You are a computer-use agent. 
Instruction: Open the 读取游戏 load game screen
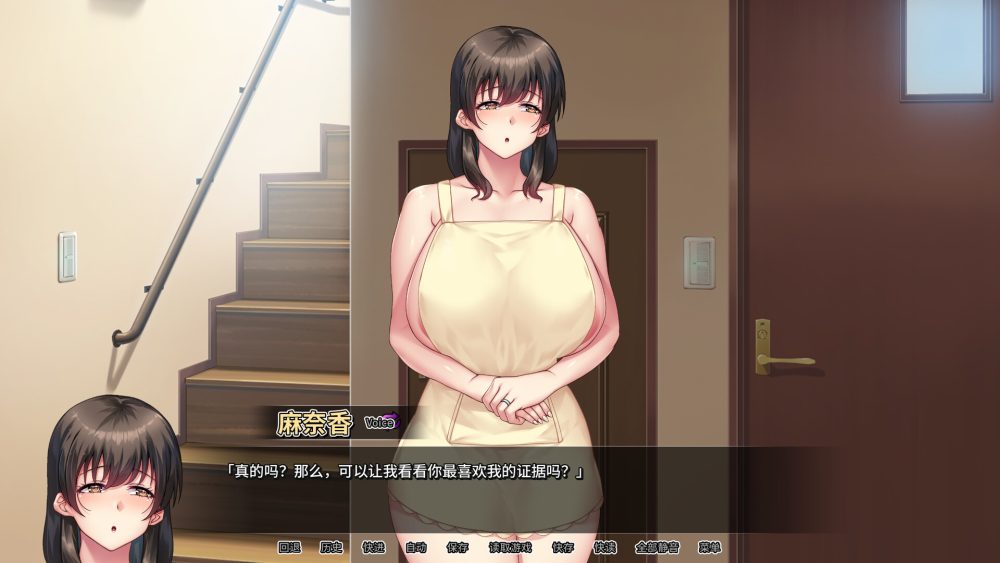pyautogui.click(x=510, y=548)
